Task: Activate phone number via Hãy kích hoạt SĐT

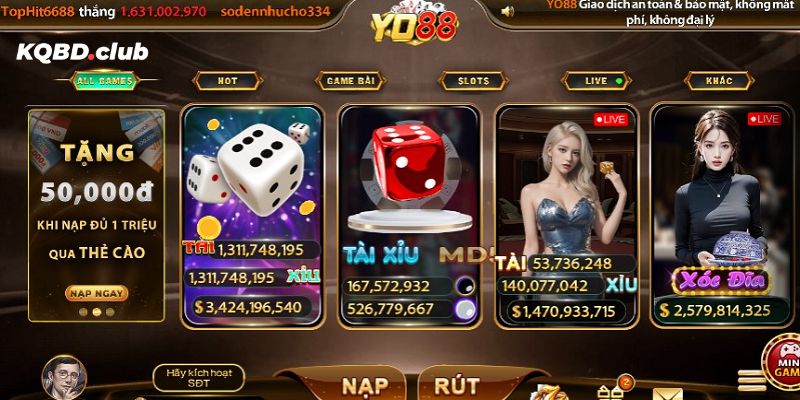Action: 199,378
